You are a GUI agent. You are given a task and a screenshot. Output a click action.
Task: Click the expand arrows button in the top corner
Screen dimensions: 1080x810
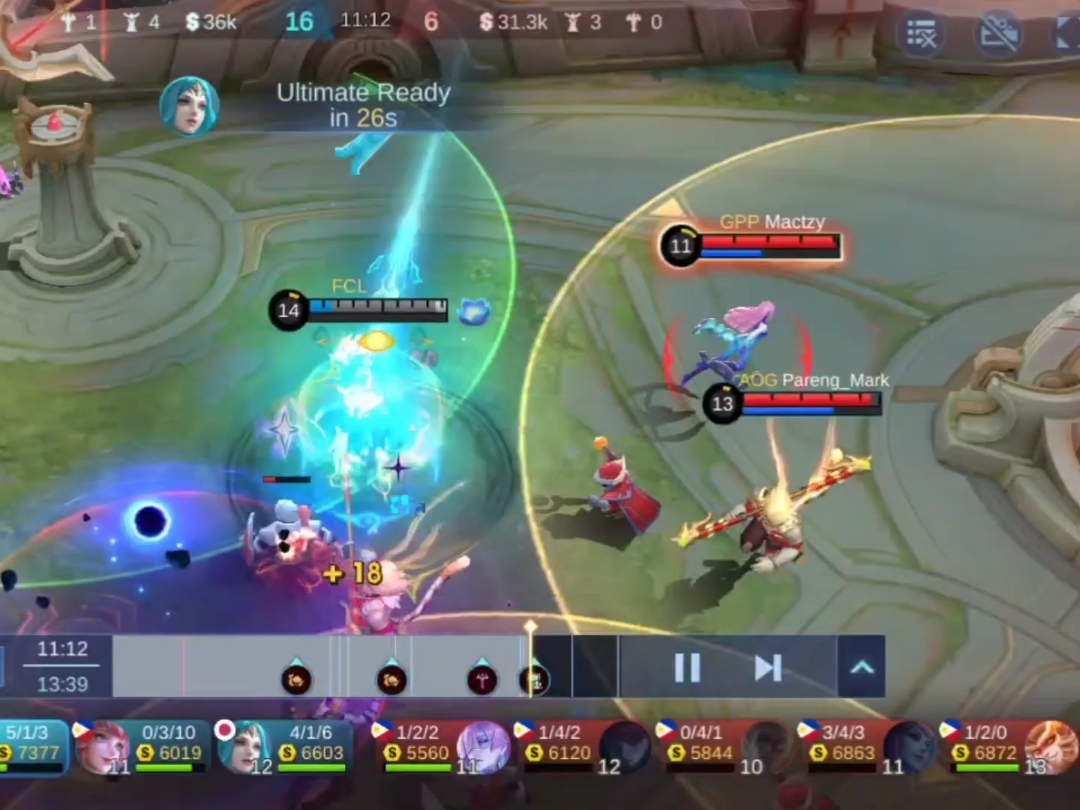point(1066,34)
